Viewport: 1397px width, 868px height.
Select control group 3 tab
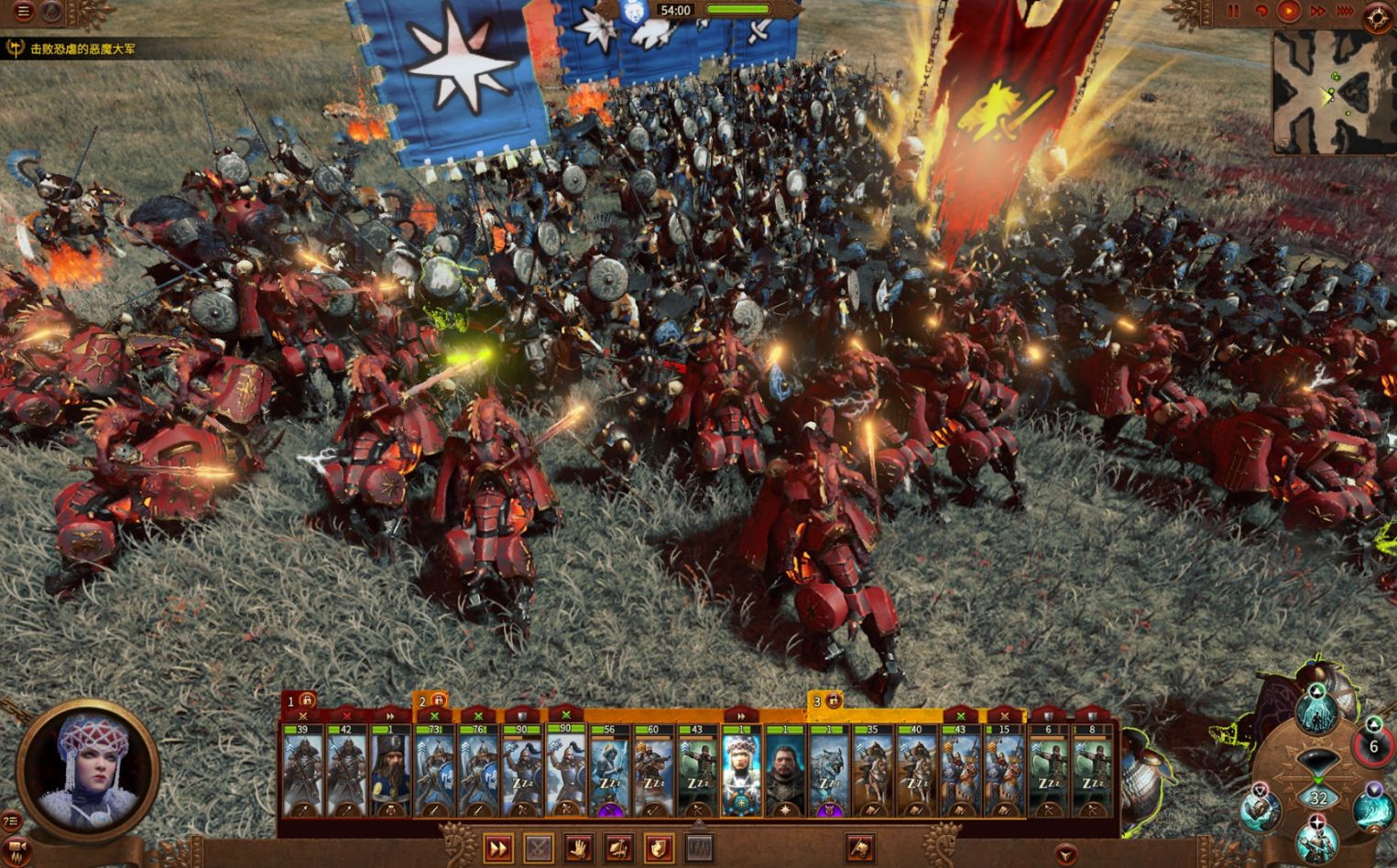click(824, 701)
